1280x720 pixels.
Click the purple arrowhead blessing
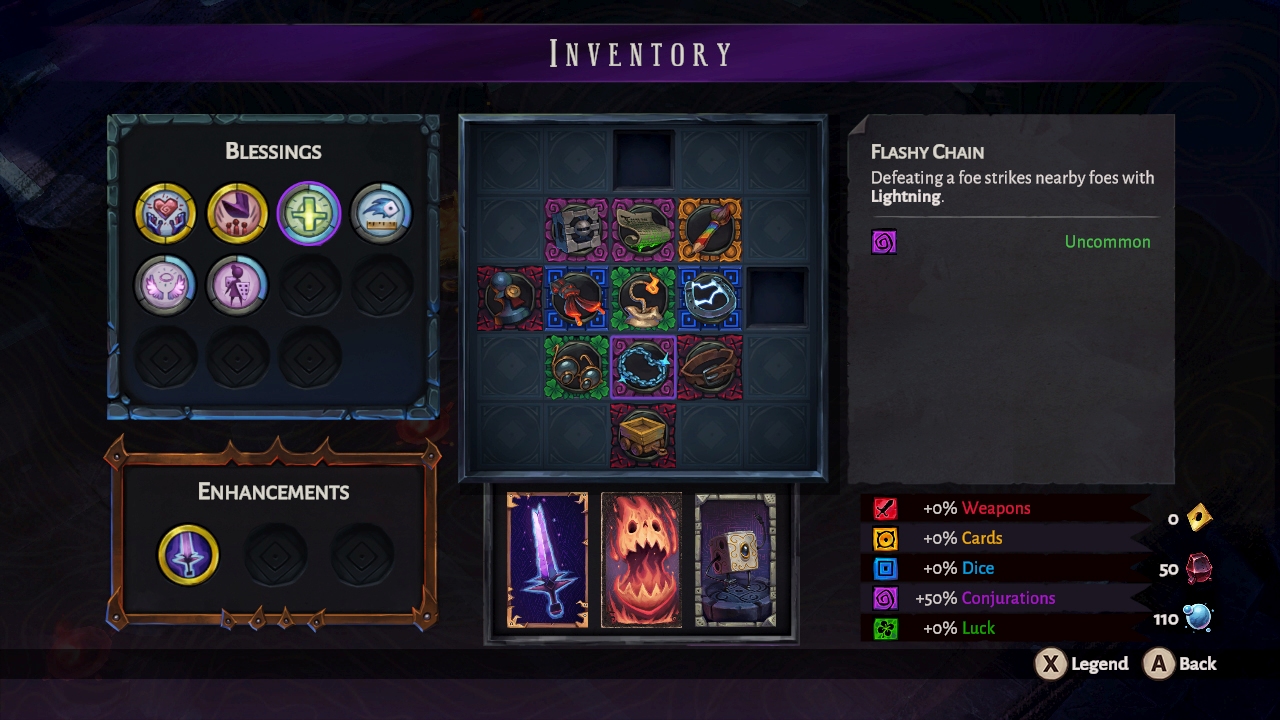pos(236,212)
